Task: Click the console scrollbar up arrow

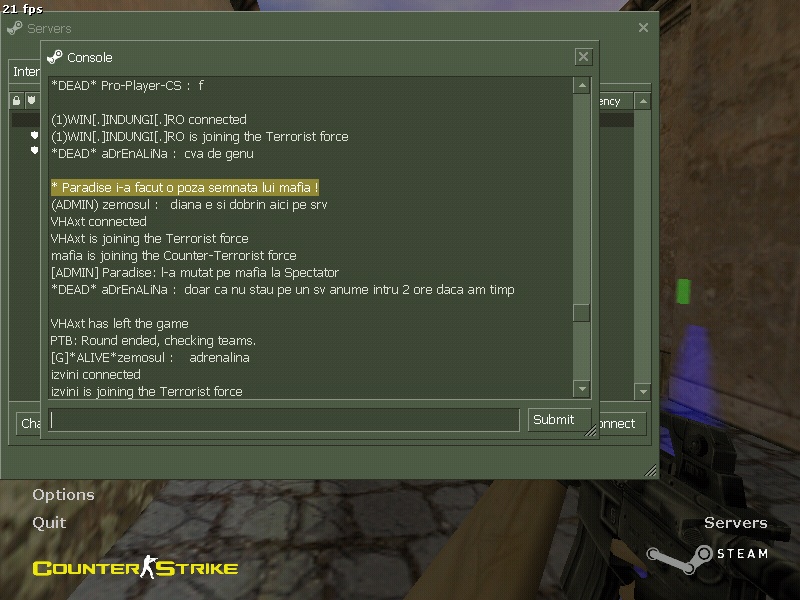Action: click(582, 86)
